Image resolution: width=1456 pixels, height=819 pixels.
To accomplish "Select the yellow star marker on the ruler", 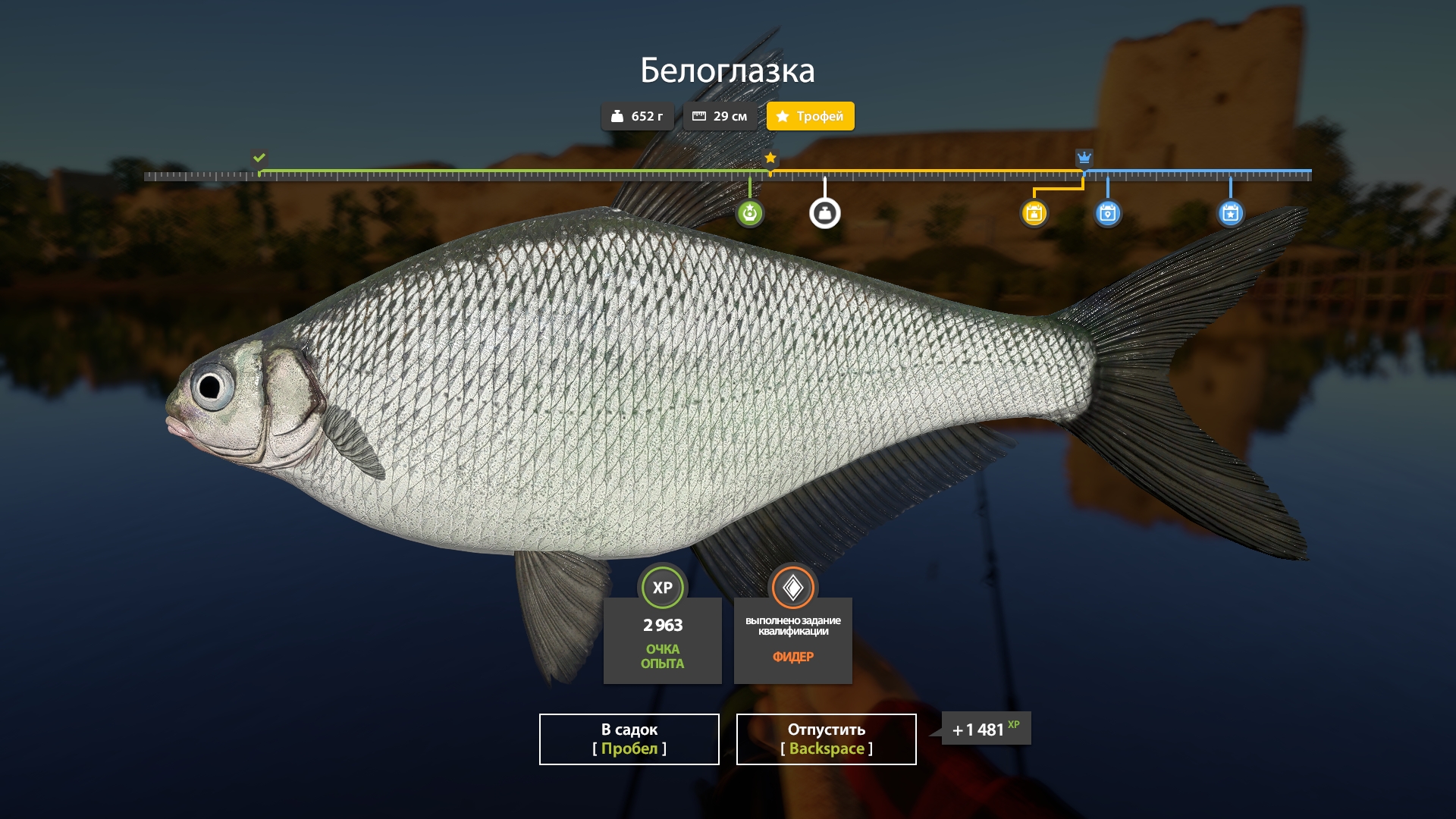I will [x=770, y=158].
